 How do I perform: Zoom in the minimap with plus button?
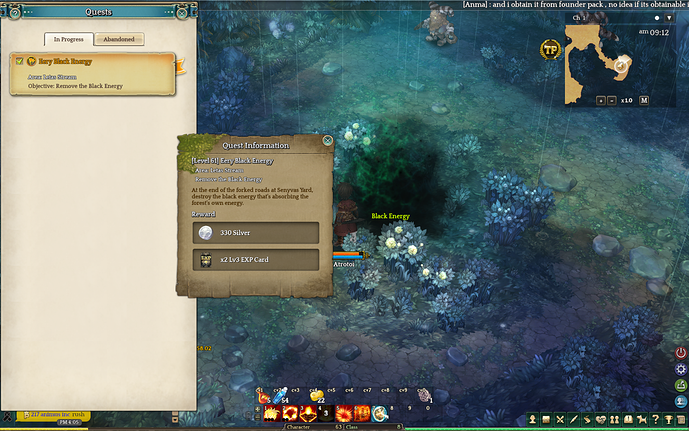tap(601, 100)
